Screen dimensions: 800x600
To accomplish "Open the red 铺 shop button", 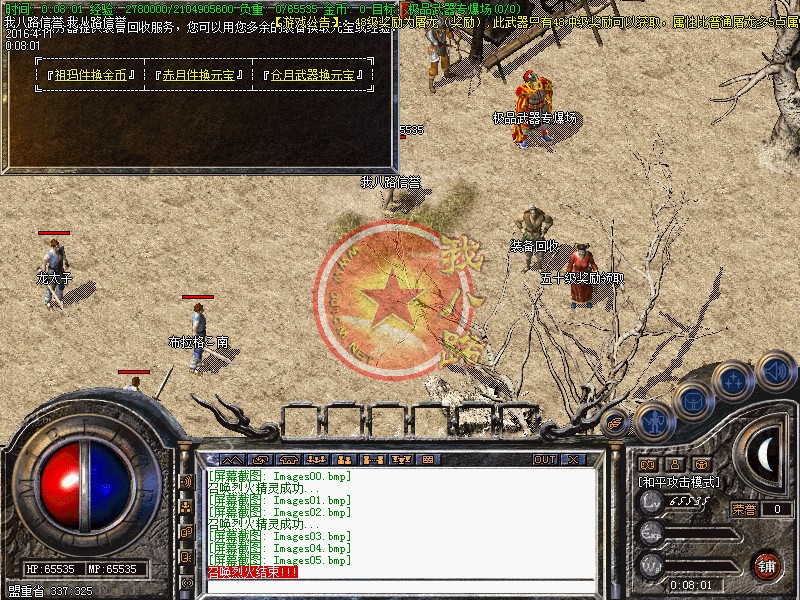I will [x=766, y=564].
